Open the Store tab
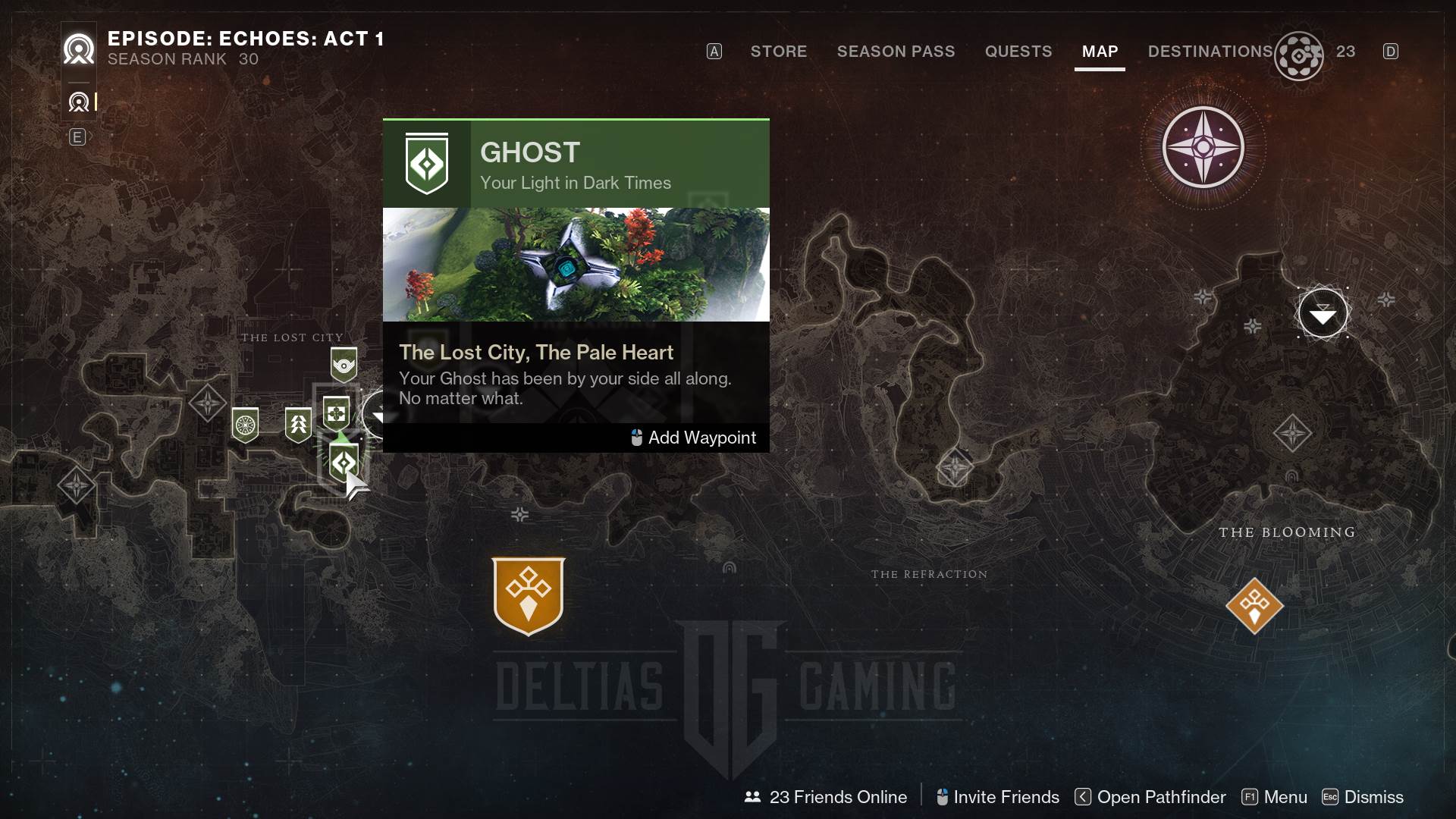This screenshot has height=819, width=1456. pos(778,52)
